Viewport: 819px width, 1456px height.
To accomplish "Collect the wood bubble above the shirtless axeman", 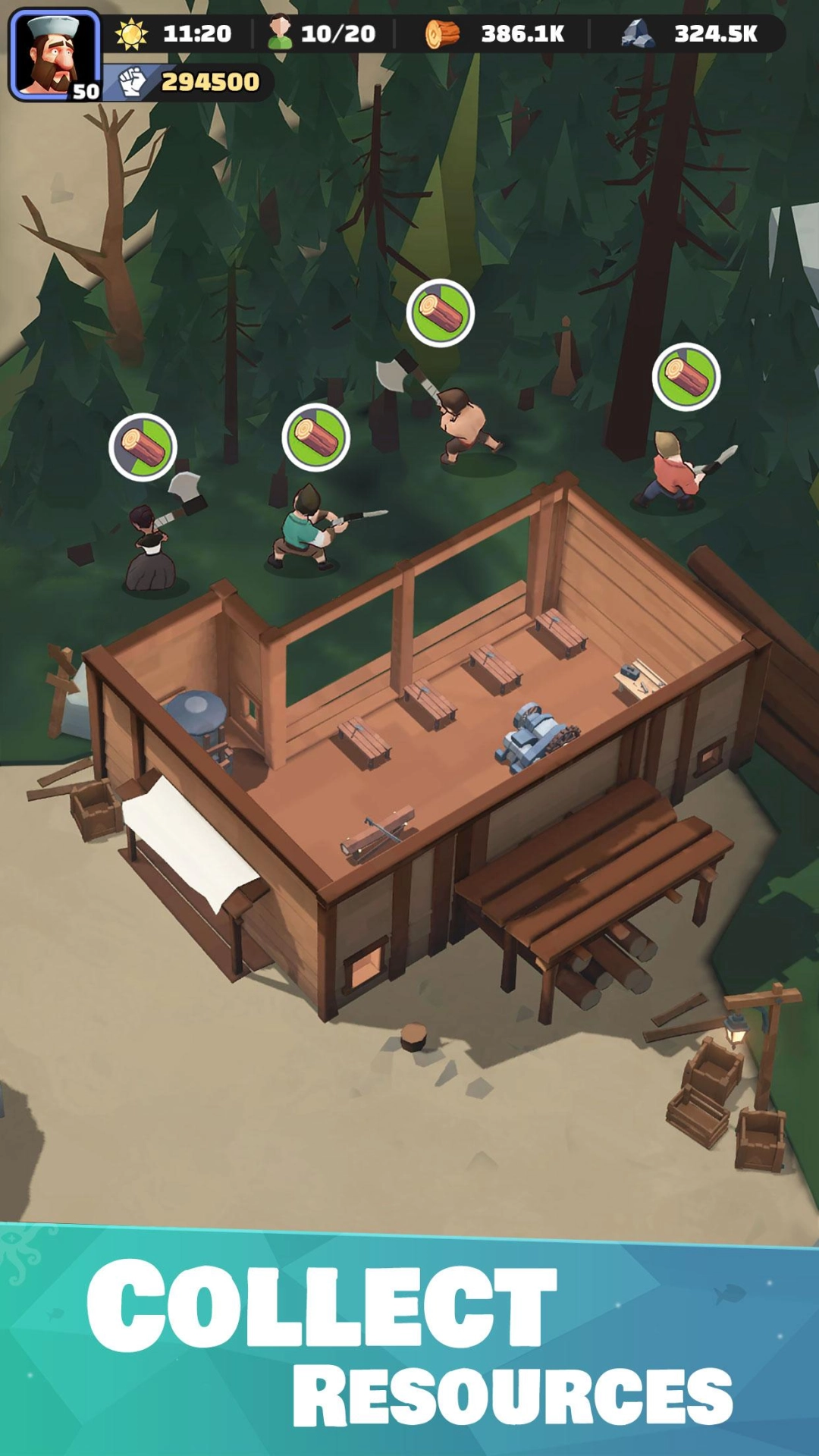I will point(440,313).
